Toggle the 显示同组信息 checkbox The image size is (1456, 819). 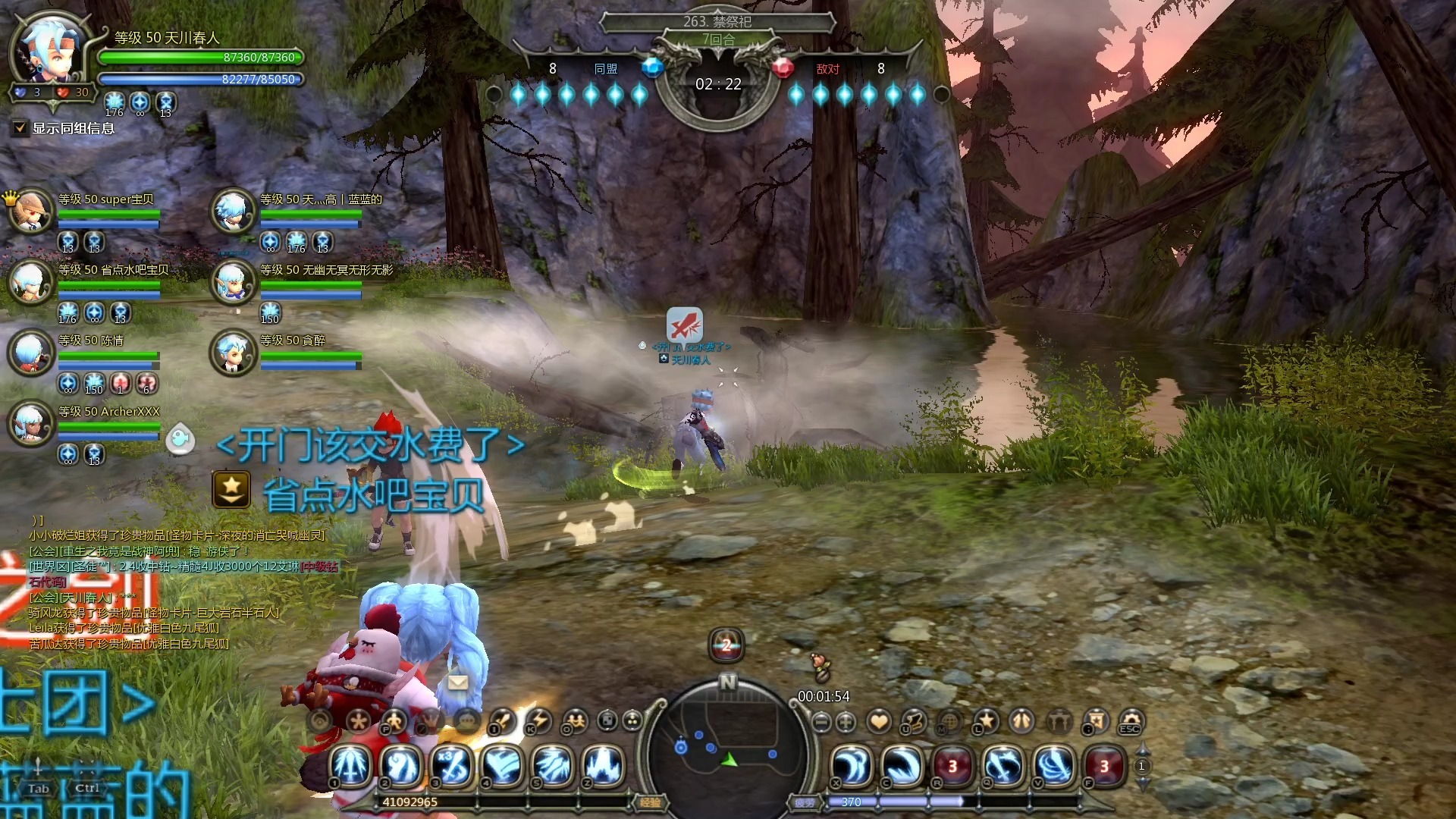(20, 128)
